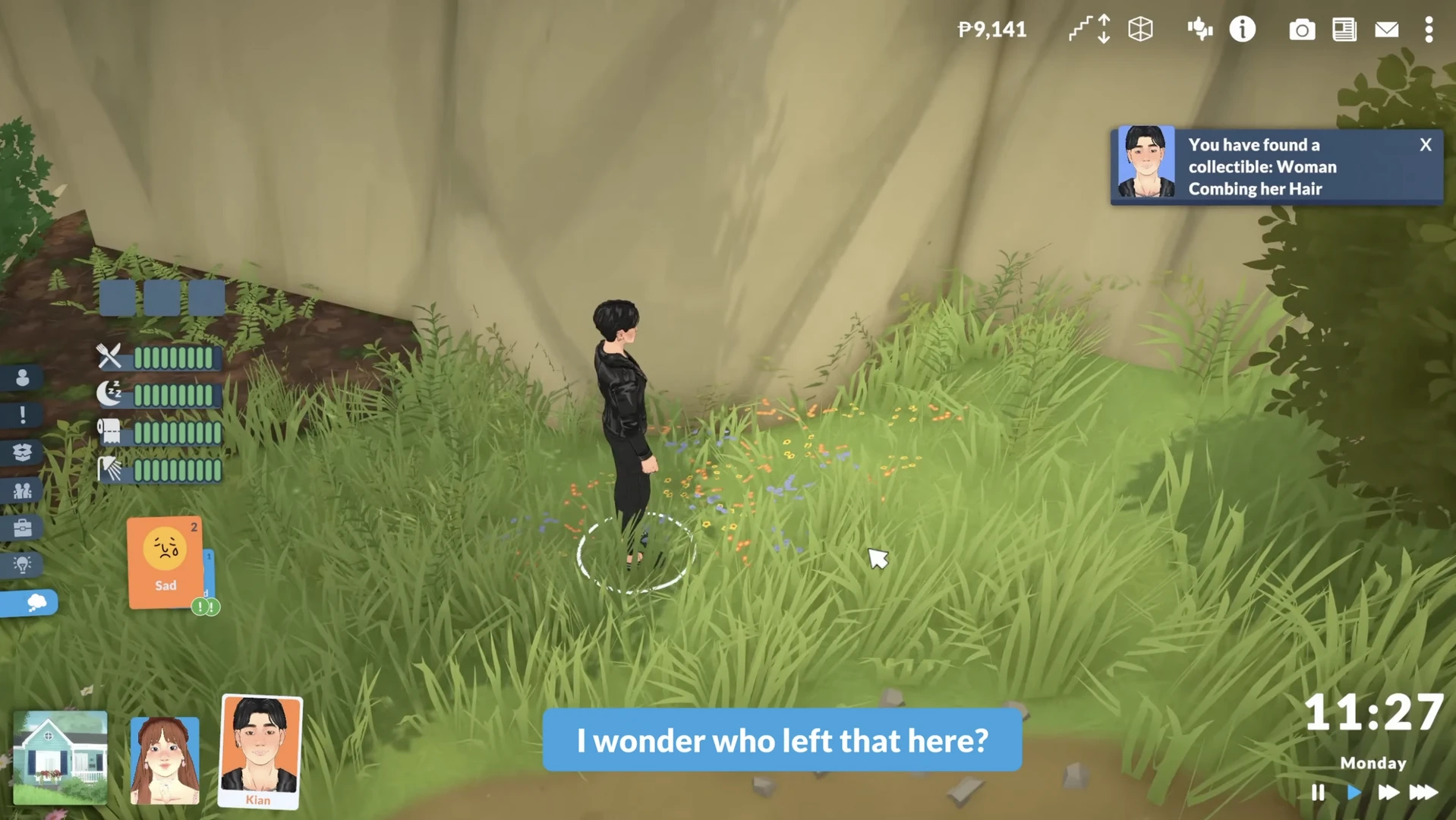Click the stairs floor level icon
The height and width of the screenshot is (820, 1456).
pos(1089,30)
